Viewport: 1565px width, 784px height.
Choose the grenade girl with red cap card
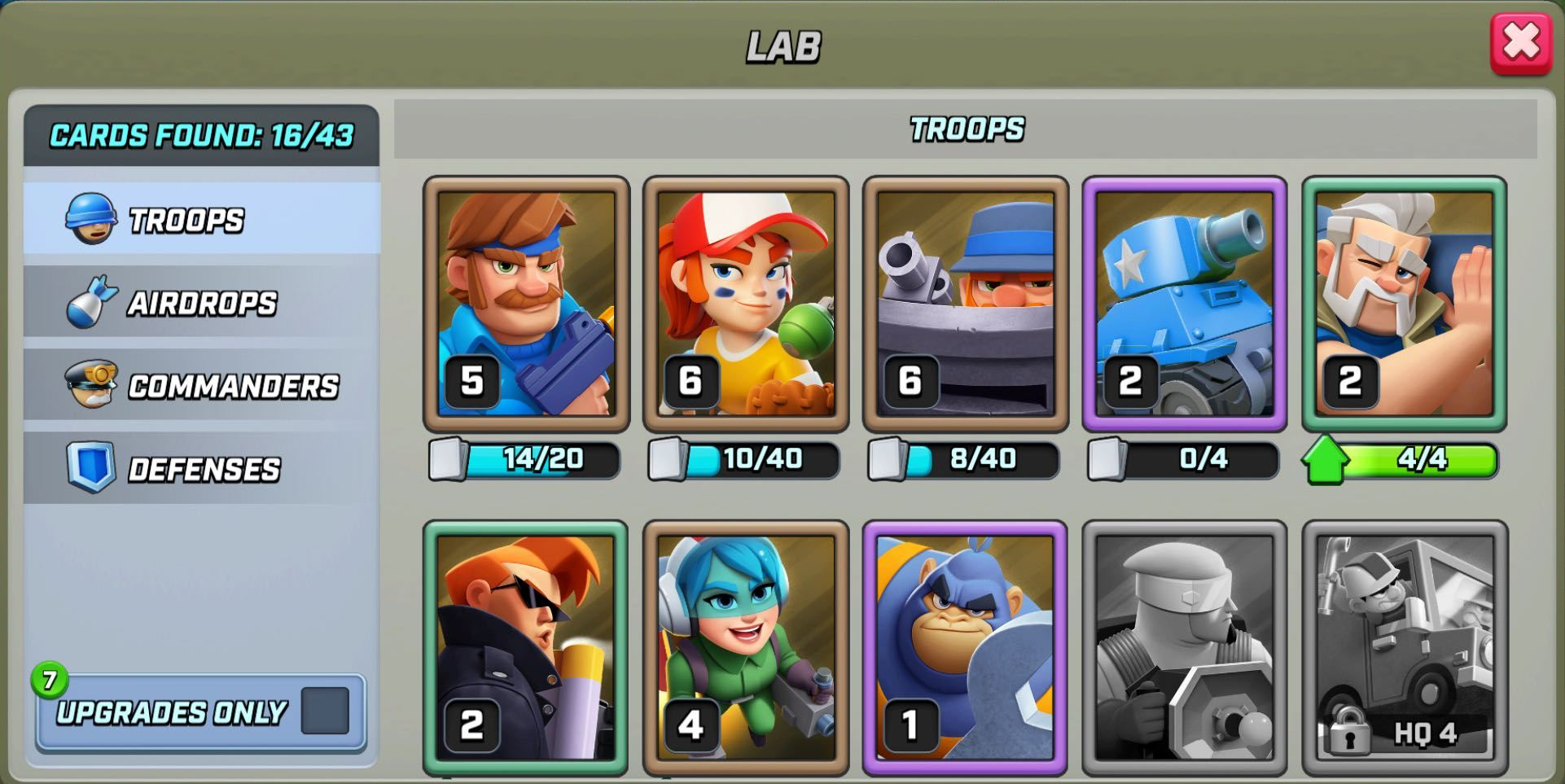point(746,304)
